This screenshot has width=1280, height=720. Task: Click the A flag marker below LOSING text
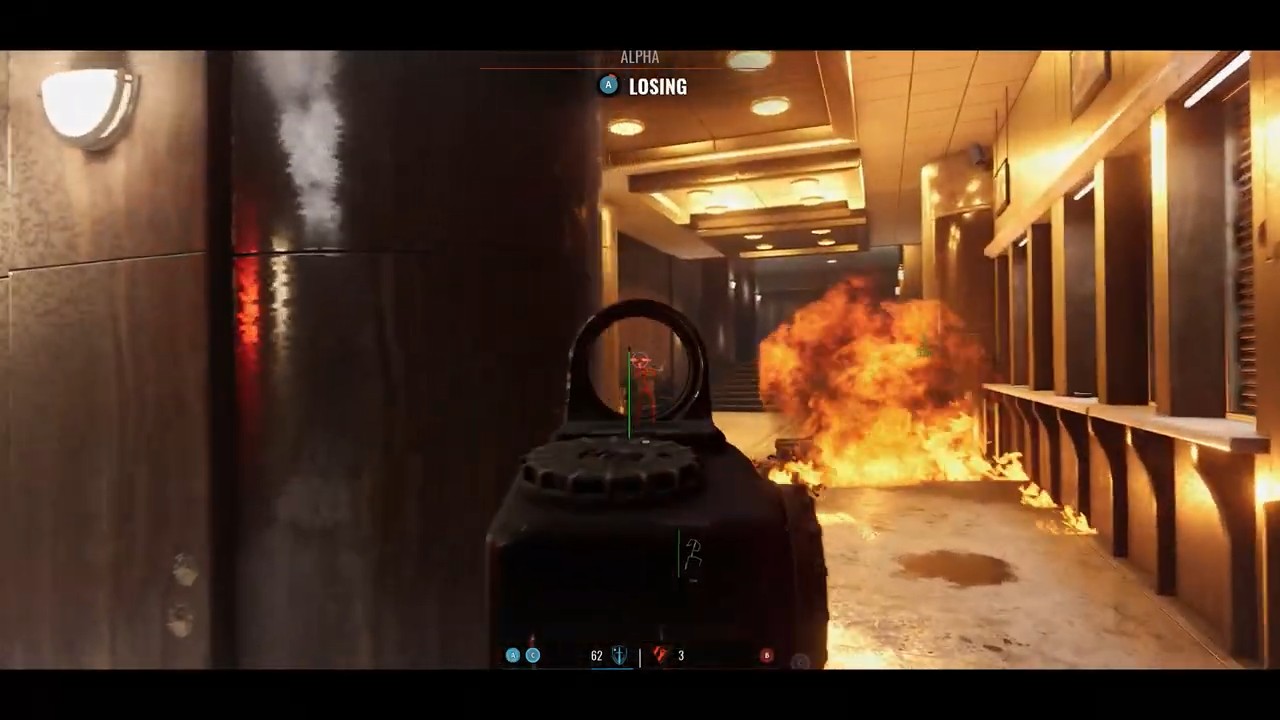pos(608,85)
